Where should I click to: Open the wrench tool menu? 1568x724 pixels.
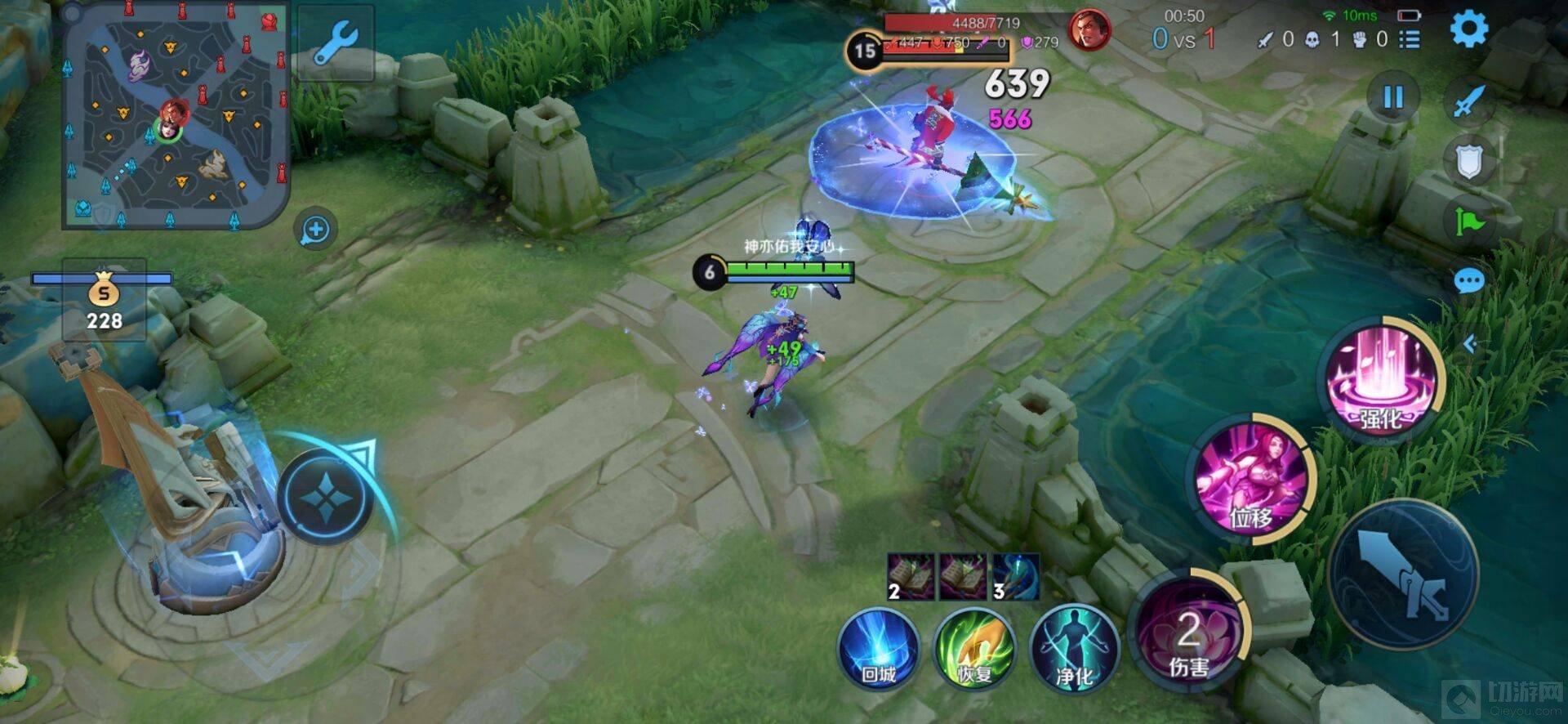point(336,42)
